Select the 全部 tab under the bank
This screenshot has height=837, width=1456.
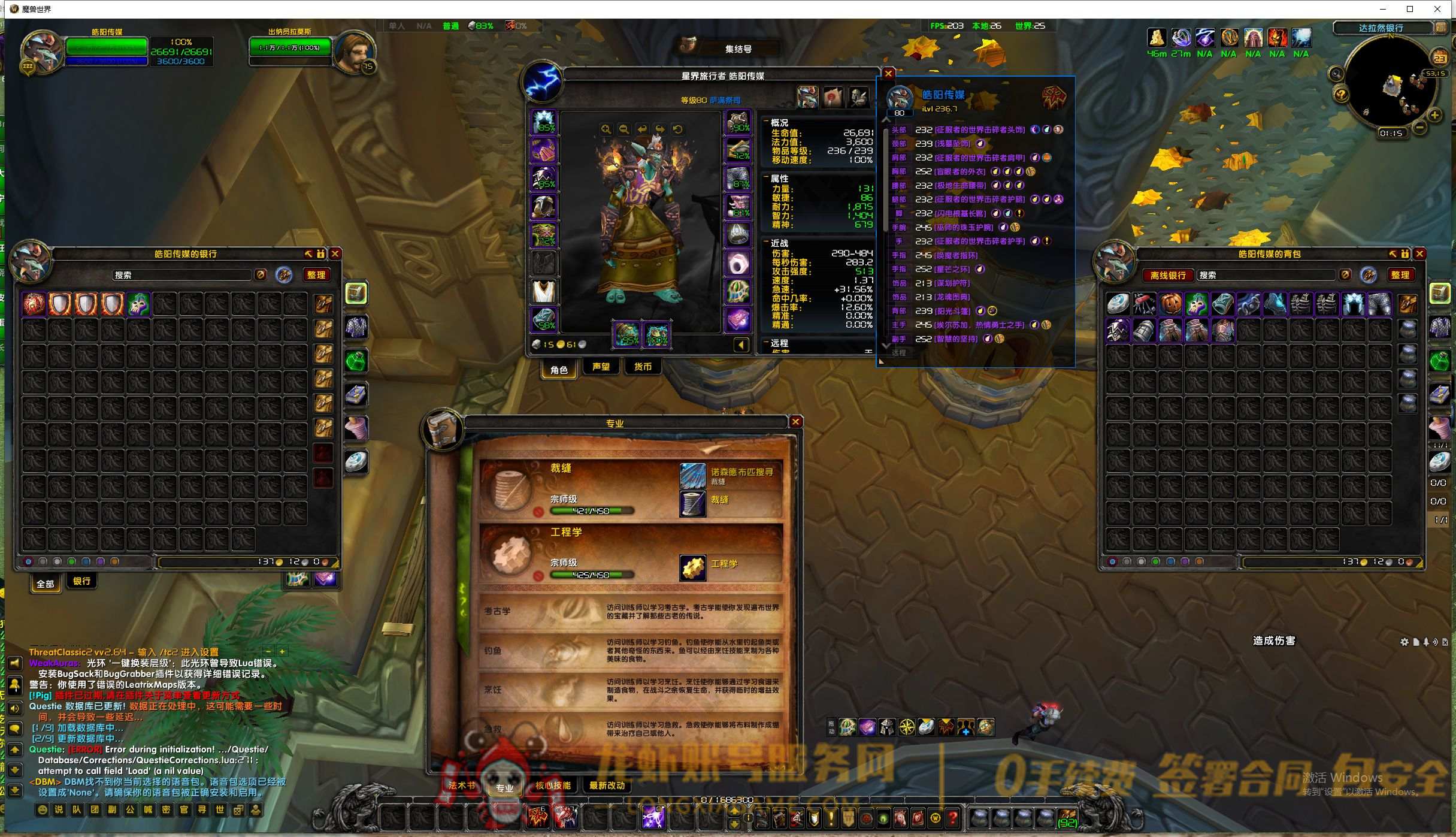(46, 584)
